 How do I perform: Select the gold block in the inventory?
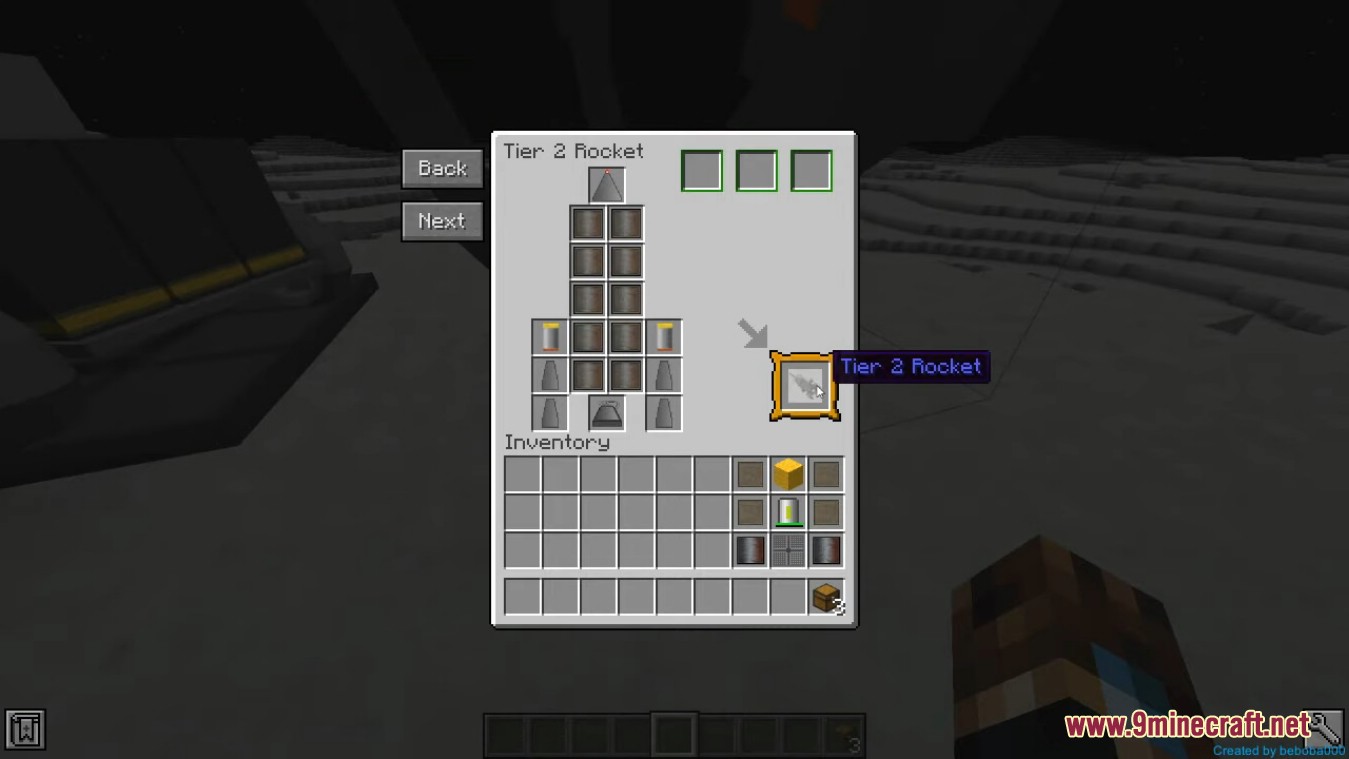pyautogui.click(x=787, y=474)
